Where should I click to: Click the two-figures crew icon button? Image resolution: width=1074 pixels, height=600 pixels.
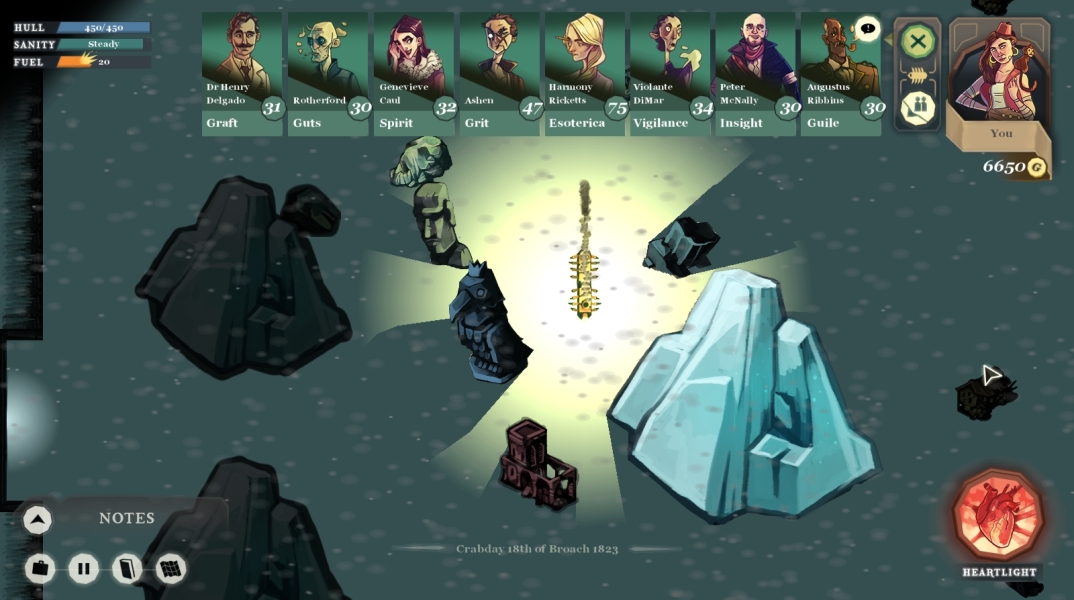tap(917, 108)
